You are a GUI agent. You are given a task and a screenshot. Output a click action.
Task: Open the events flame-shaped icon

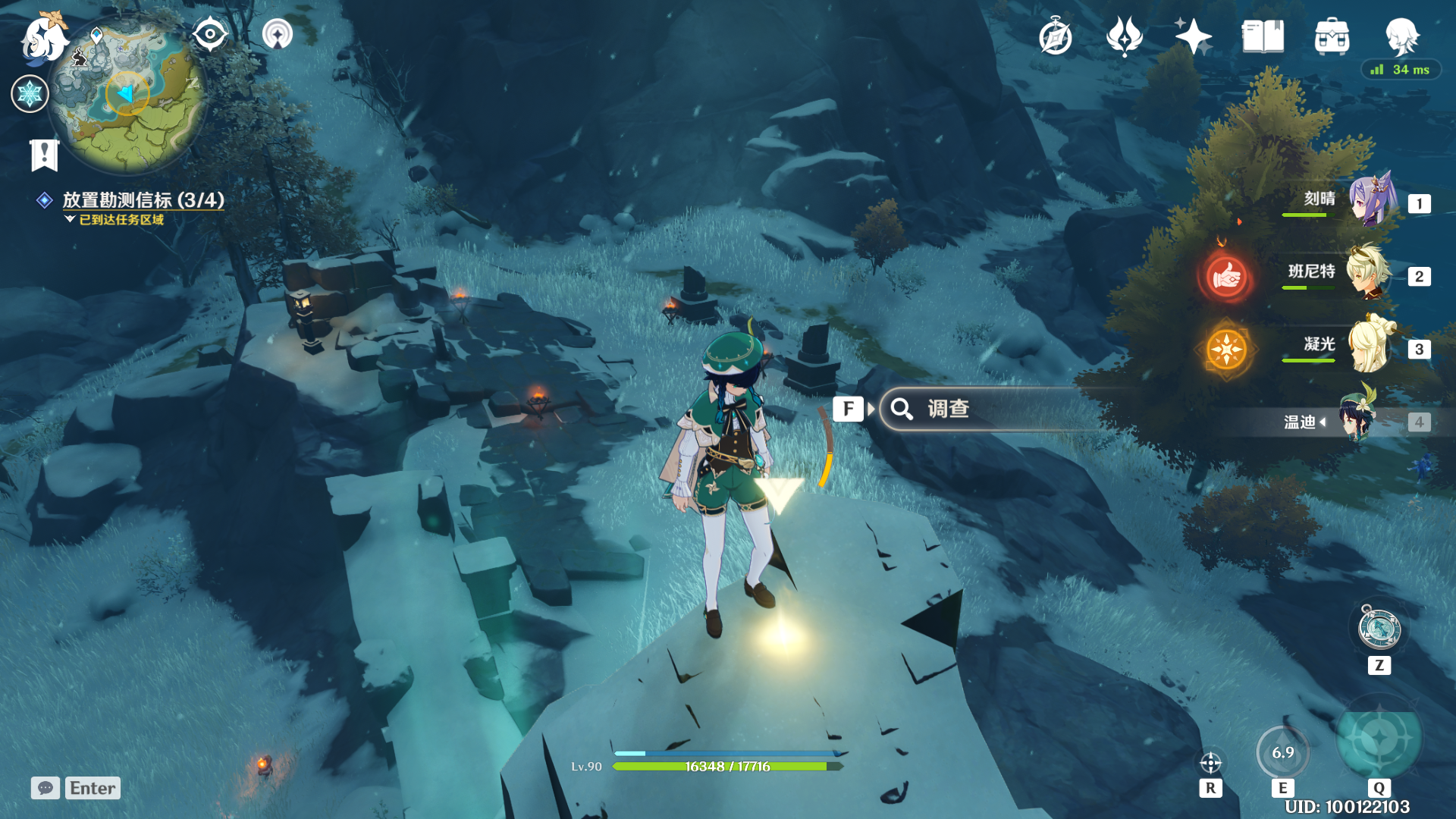pyautogui.click(x=1124, y=36)
